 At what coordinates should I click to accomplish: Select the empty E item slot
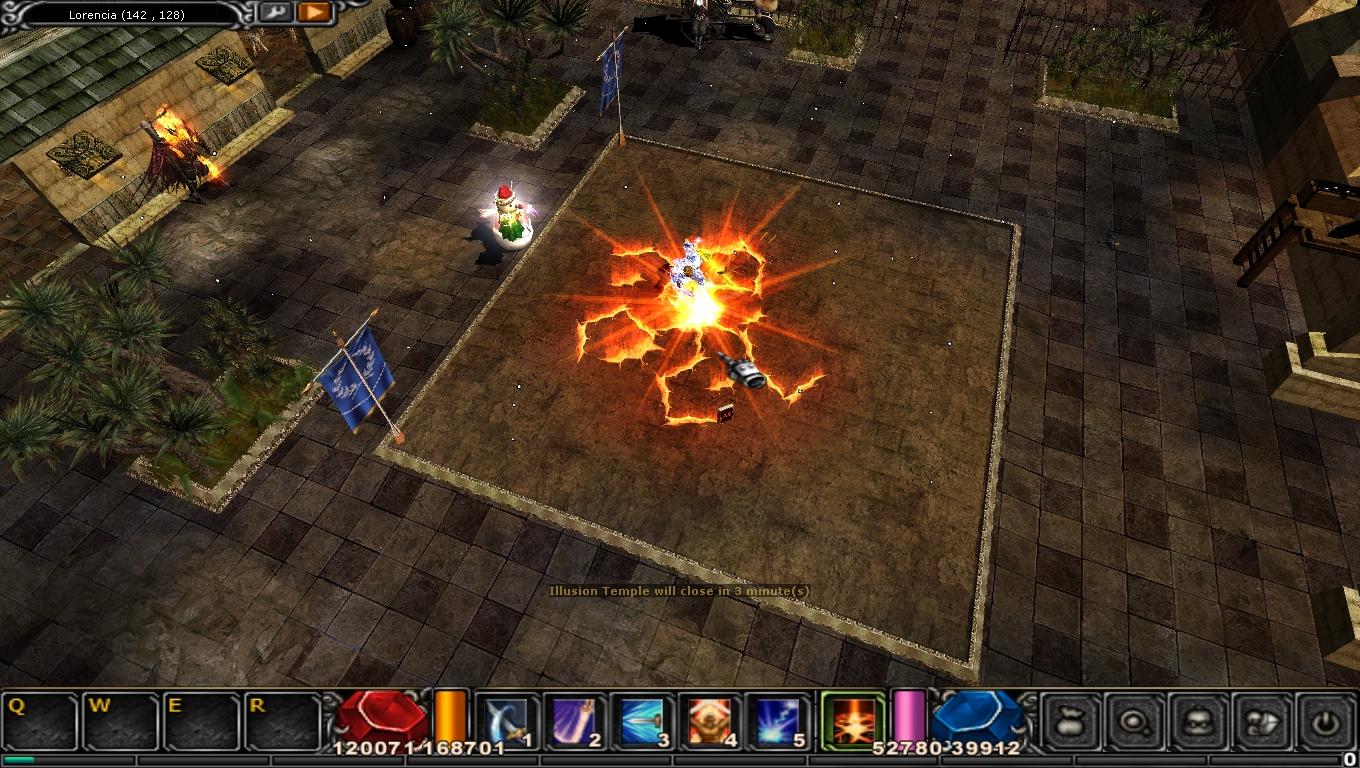(x=203, y=721)
